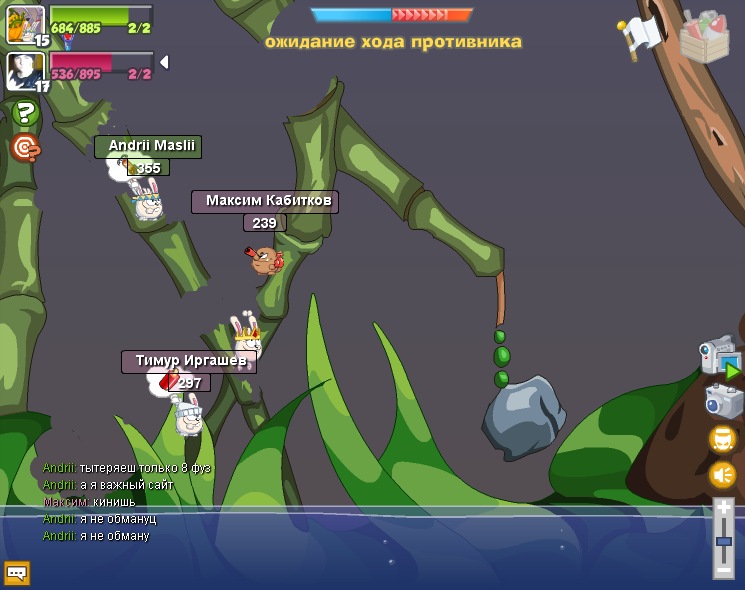Select the level 17 opponent avatar
The image size is (745, 590).
pos(25,70)
